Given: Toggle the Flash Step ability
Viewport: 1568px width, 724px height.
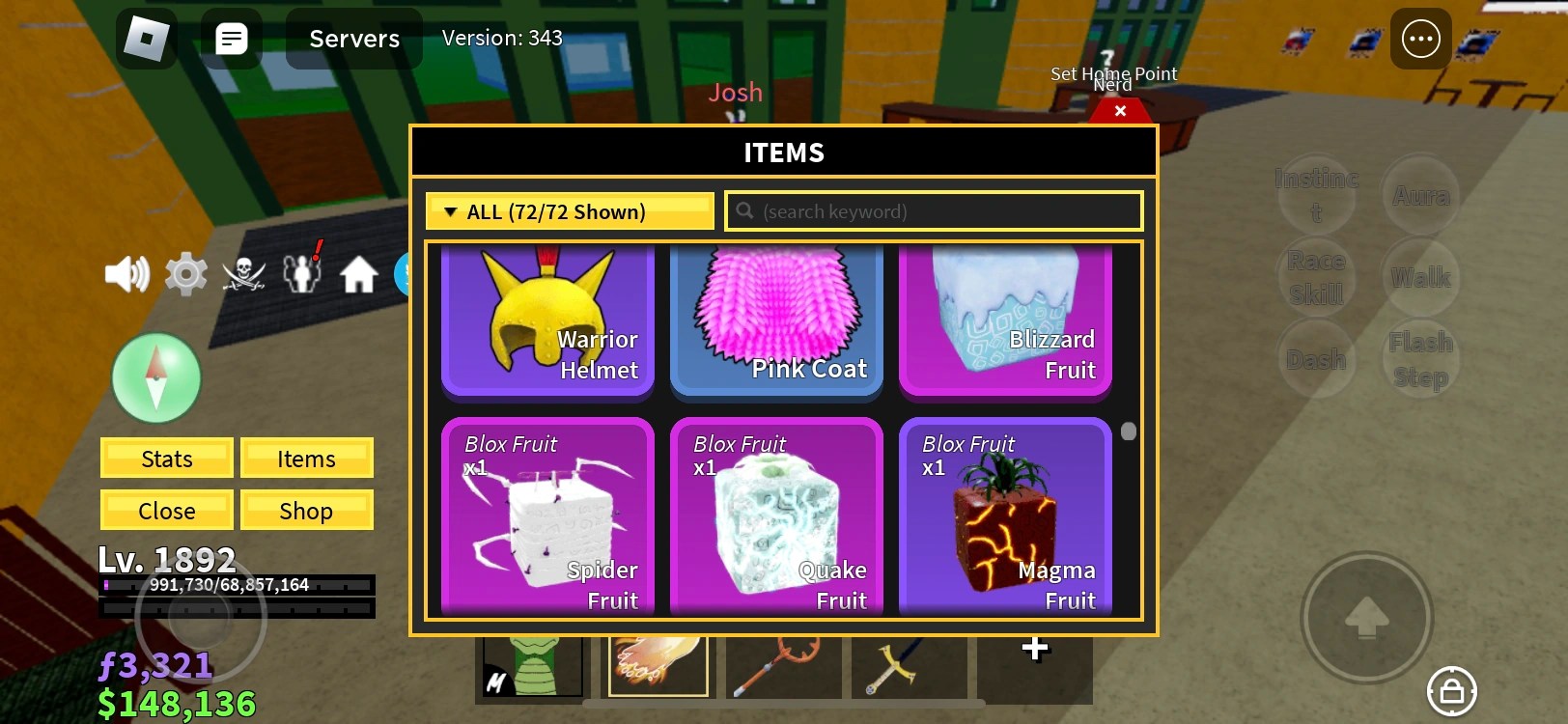Looking at the screenshot, I should (x=1419, y=358).
